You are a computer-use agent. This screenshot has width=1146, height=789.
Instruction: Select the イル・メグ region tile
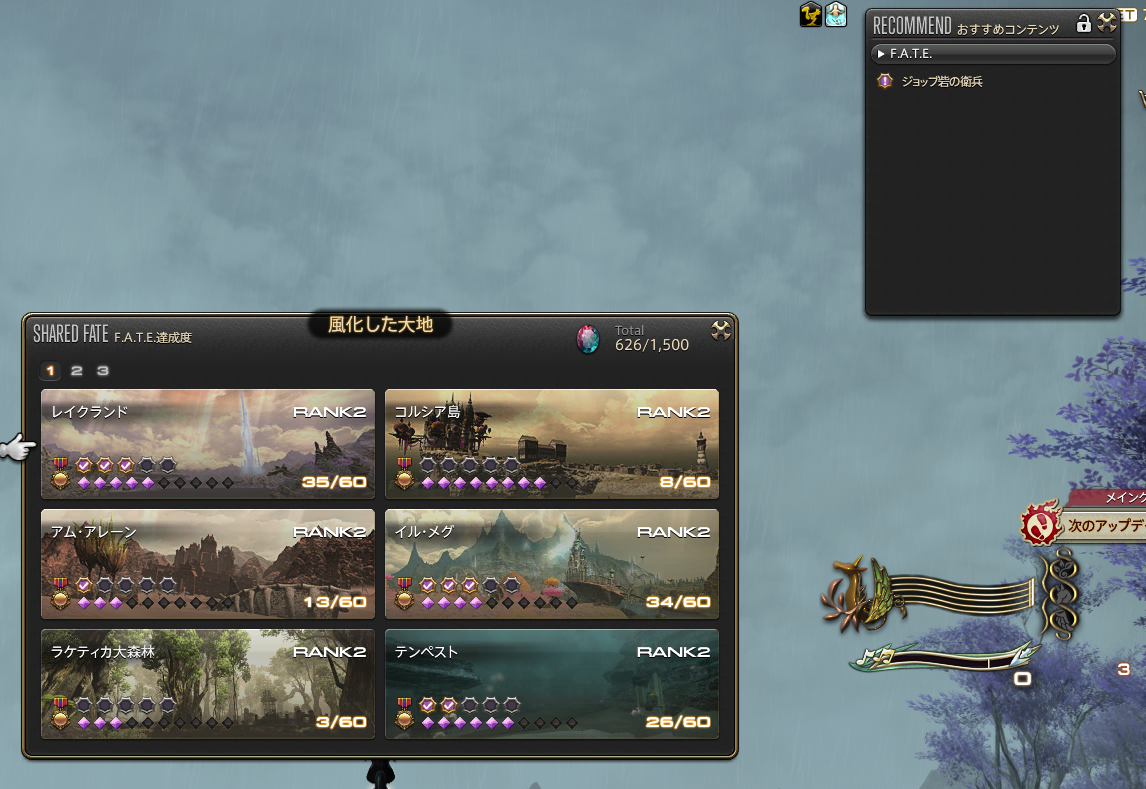coord(551,563)
